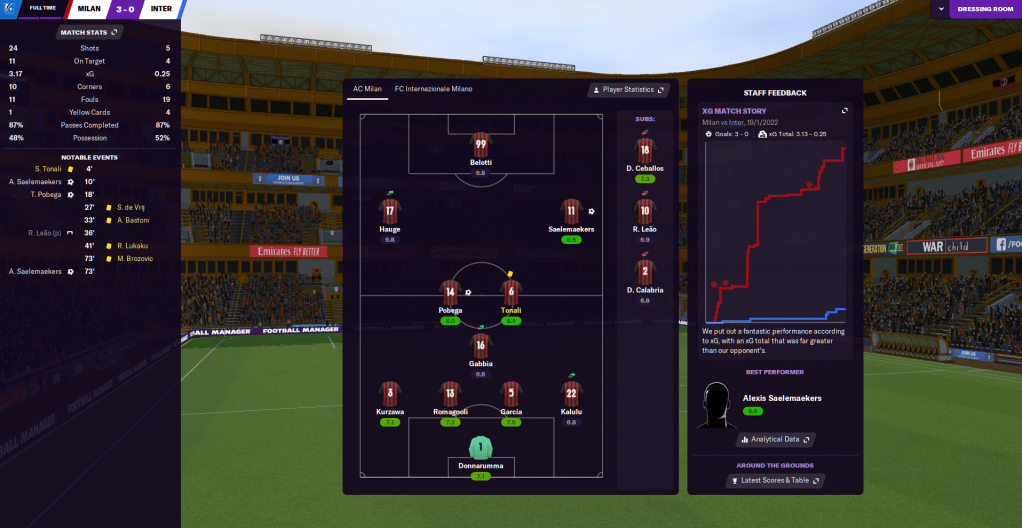The height and width of the screenshot is (528, 1022).
Task: Select Tonali's shirt number 6
Action: coord(511,293)
